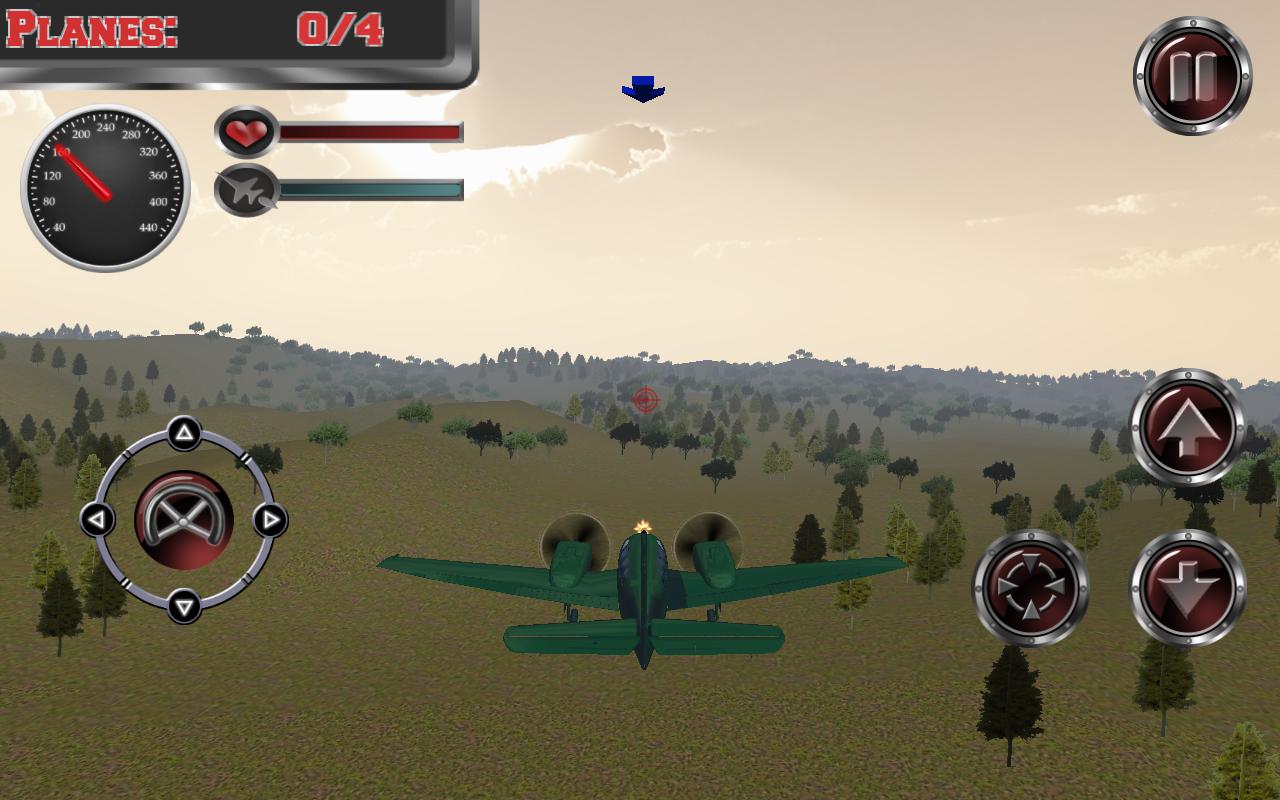
Task: Tap the left arrow of the directional control
Action: pos(97,519)
